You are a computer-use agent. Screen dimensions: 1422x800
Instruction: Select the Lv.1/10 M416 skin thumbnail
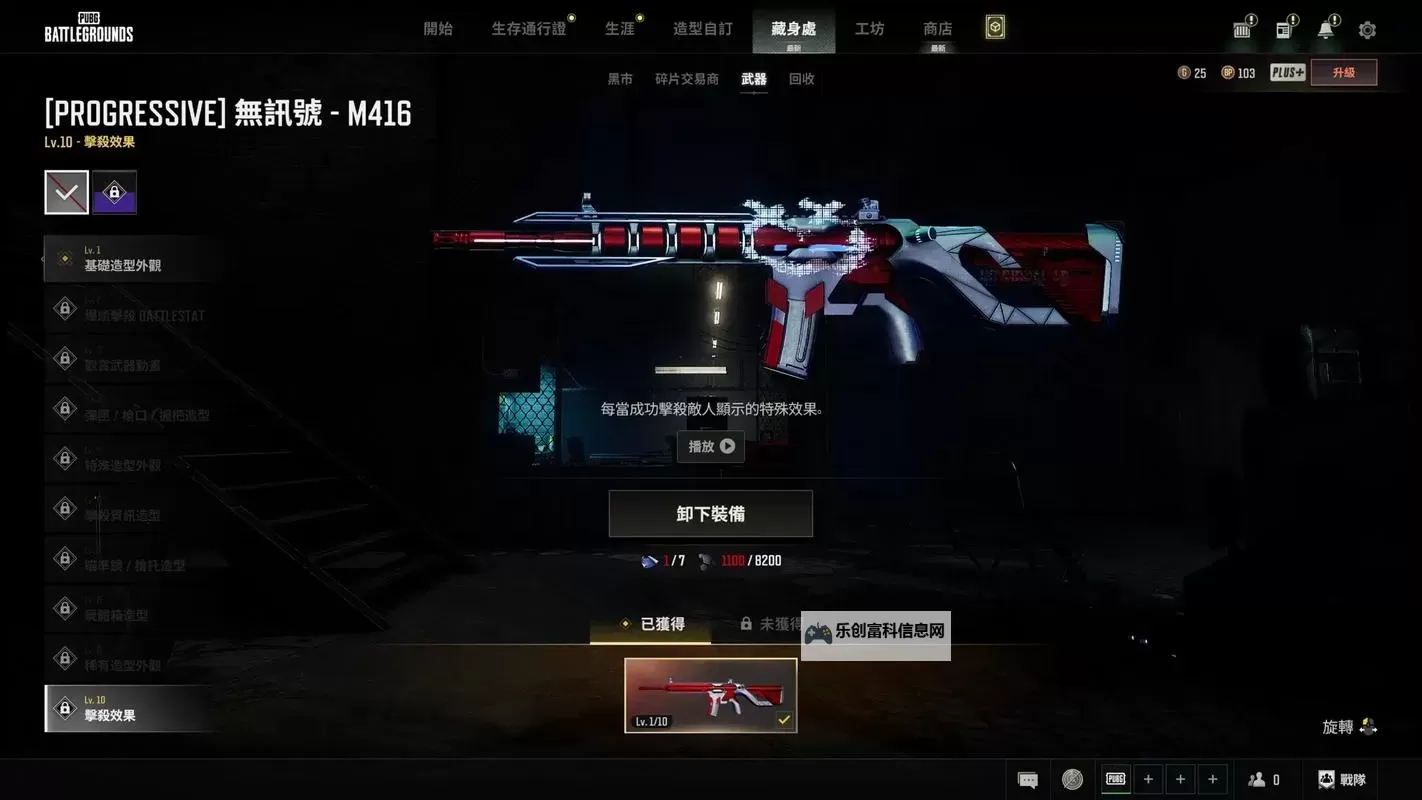coord(710,694)
